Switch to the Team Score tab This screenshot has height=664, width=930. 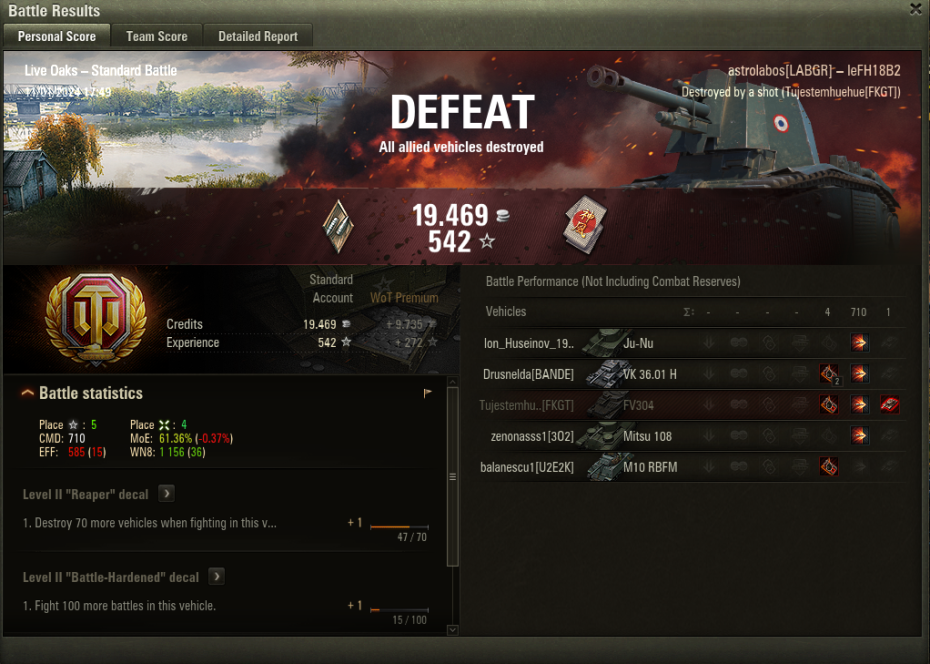[x=156, y=36]
